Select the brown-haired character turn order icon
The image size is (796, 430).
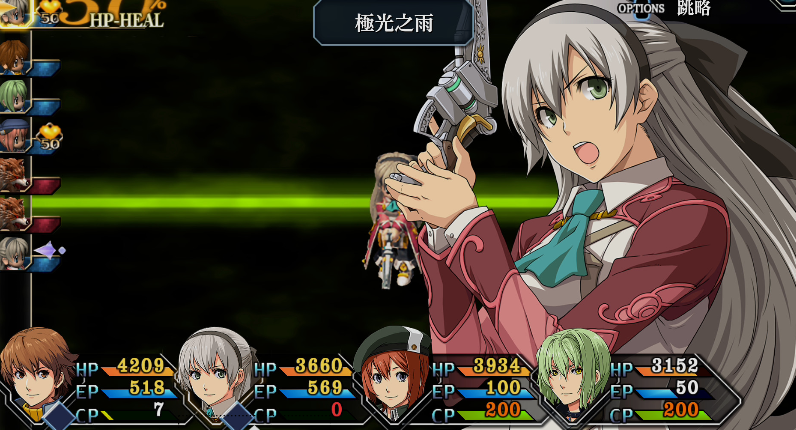tap(13, 56)
